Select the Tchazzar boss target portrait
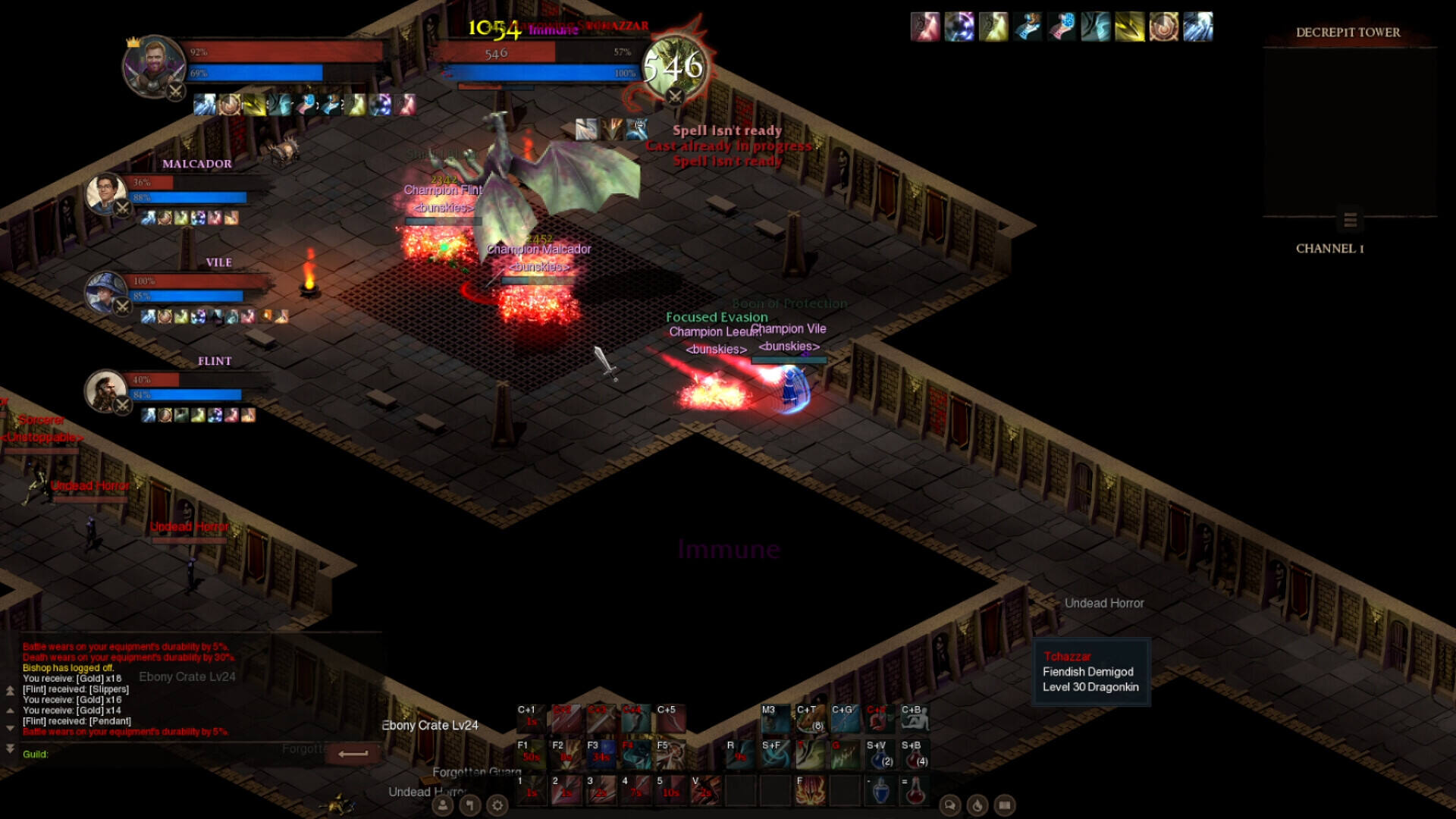 coord(673,67)
